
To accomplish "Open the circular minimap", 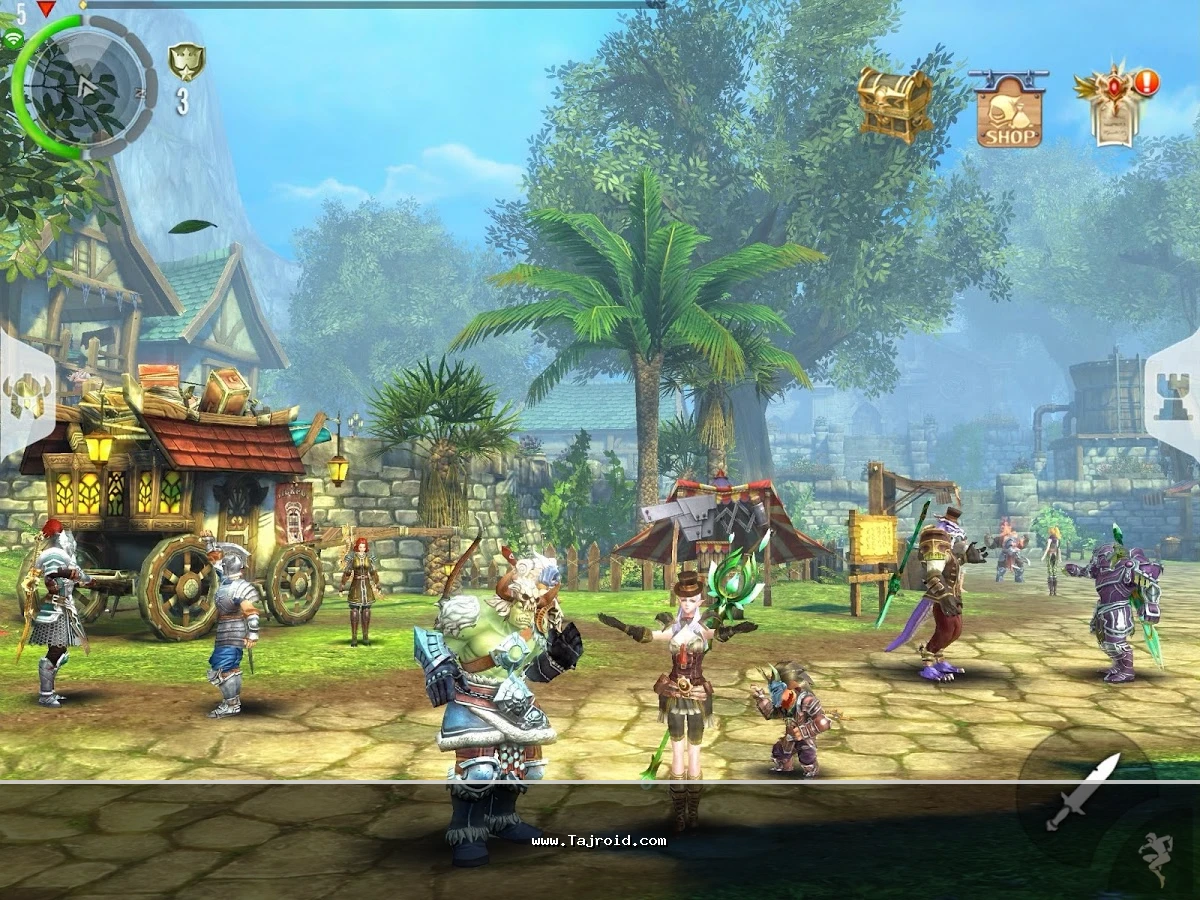I will [85, 87].
